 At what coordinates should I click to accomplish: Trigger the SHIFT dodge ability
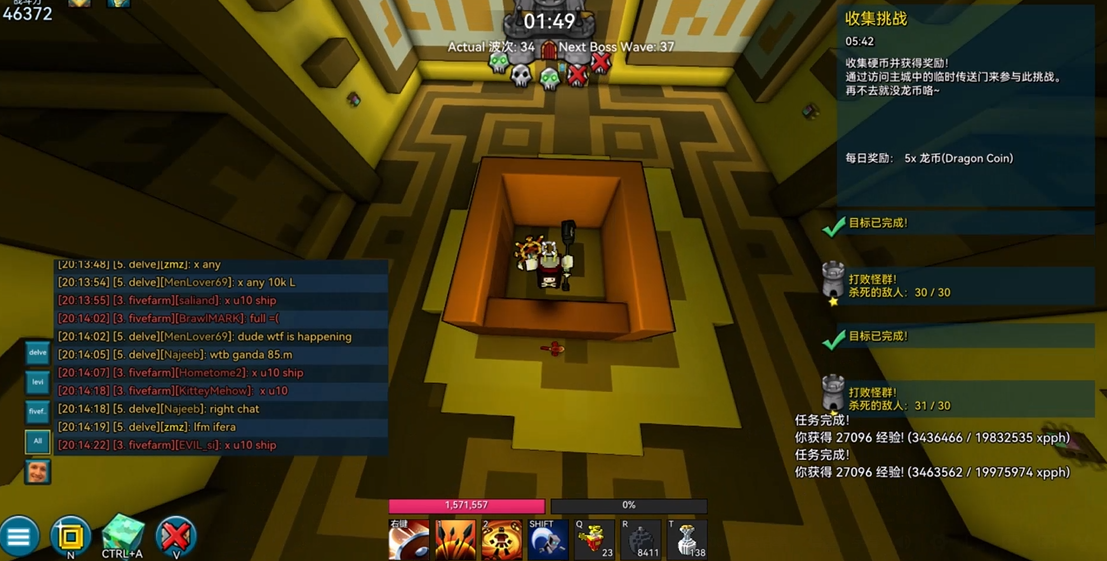pos(548,540)
